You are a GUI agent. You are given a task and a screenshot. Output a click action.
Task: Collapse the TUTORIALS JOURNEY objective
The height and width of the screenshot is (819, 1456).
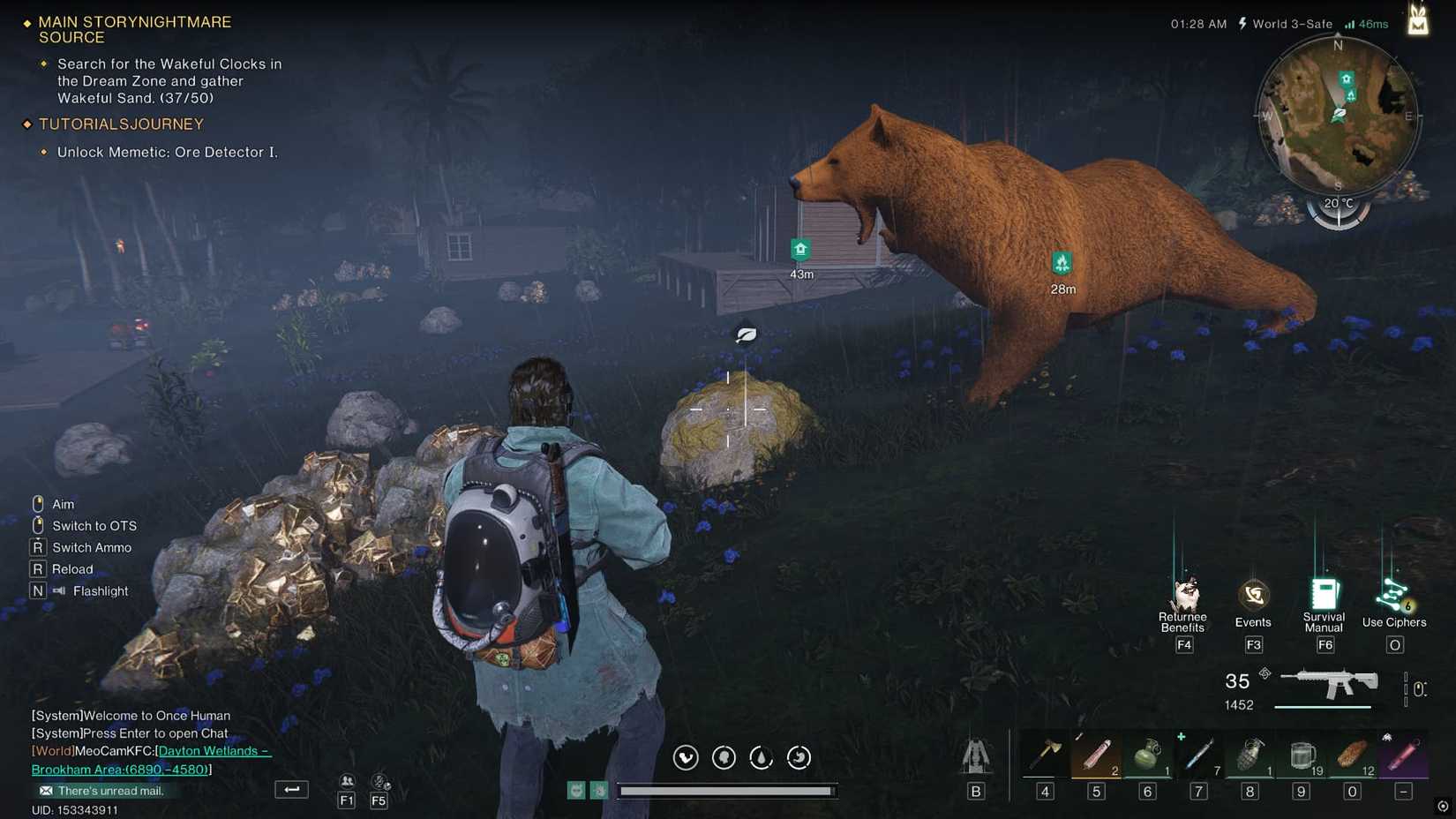click(119, 124)
